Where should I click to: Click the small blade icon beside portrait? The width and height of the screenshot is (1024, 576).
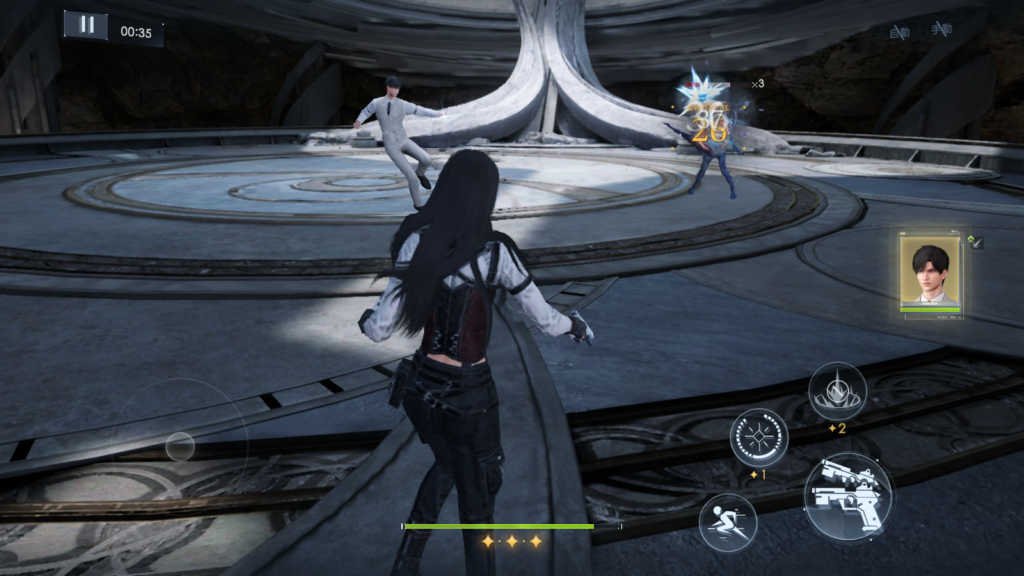pos(977,242)
